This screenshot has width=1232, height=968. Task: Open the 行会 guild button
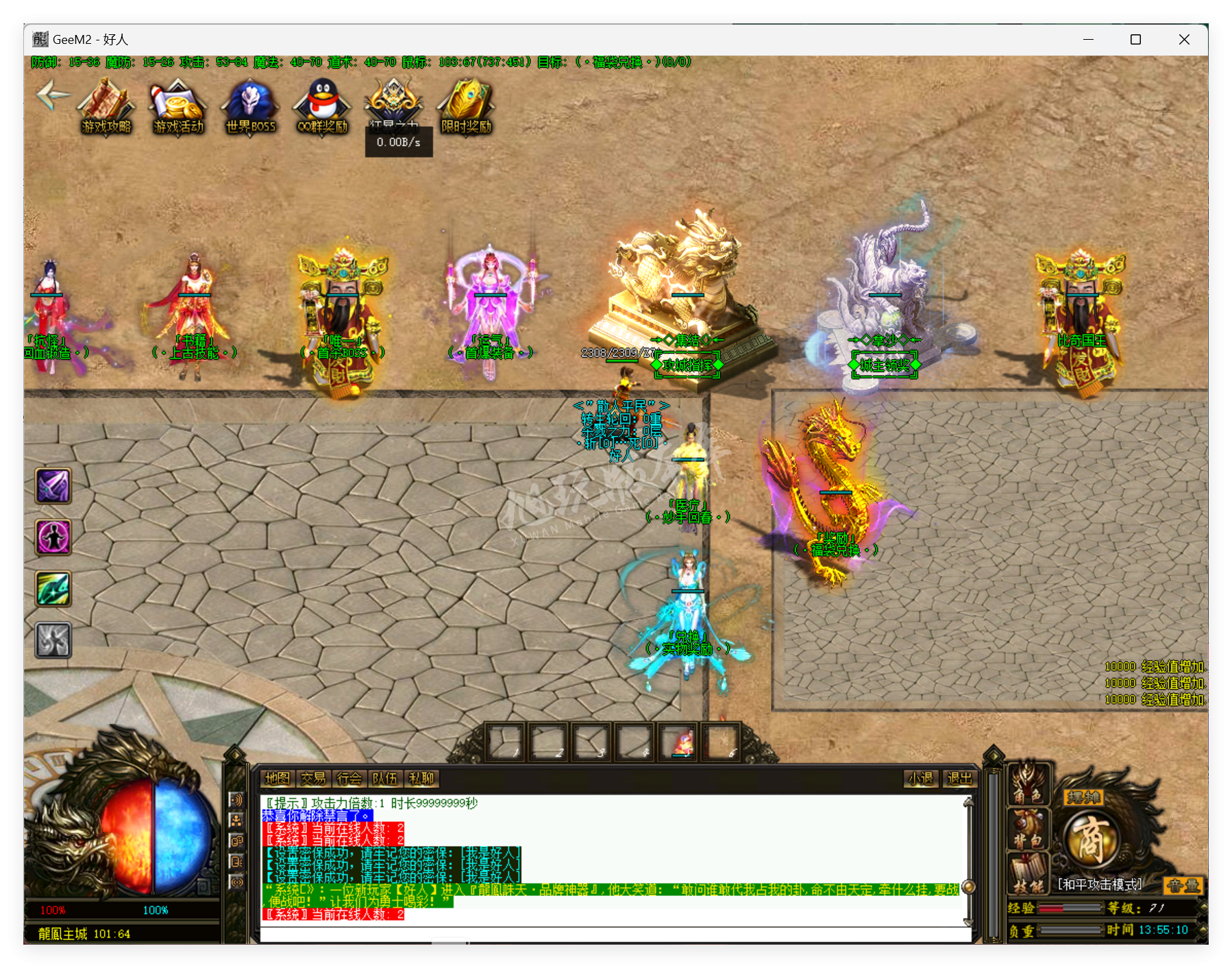coord(349,779)
